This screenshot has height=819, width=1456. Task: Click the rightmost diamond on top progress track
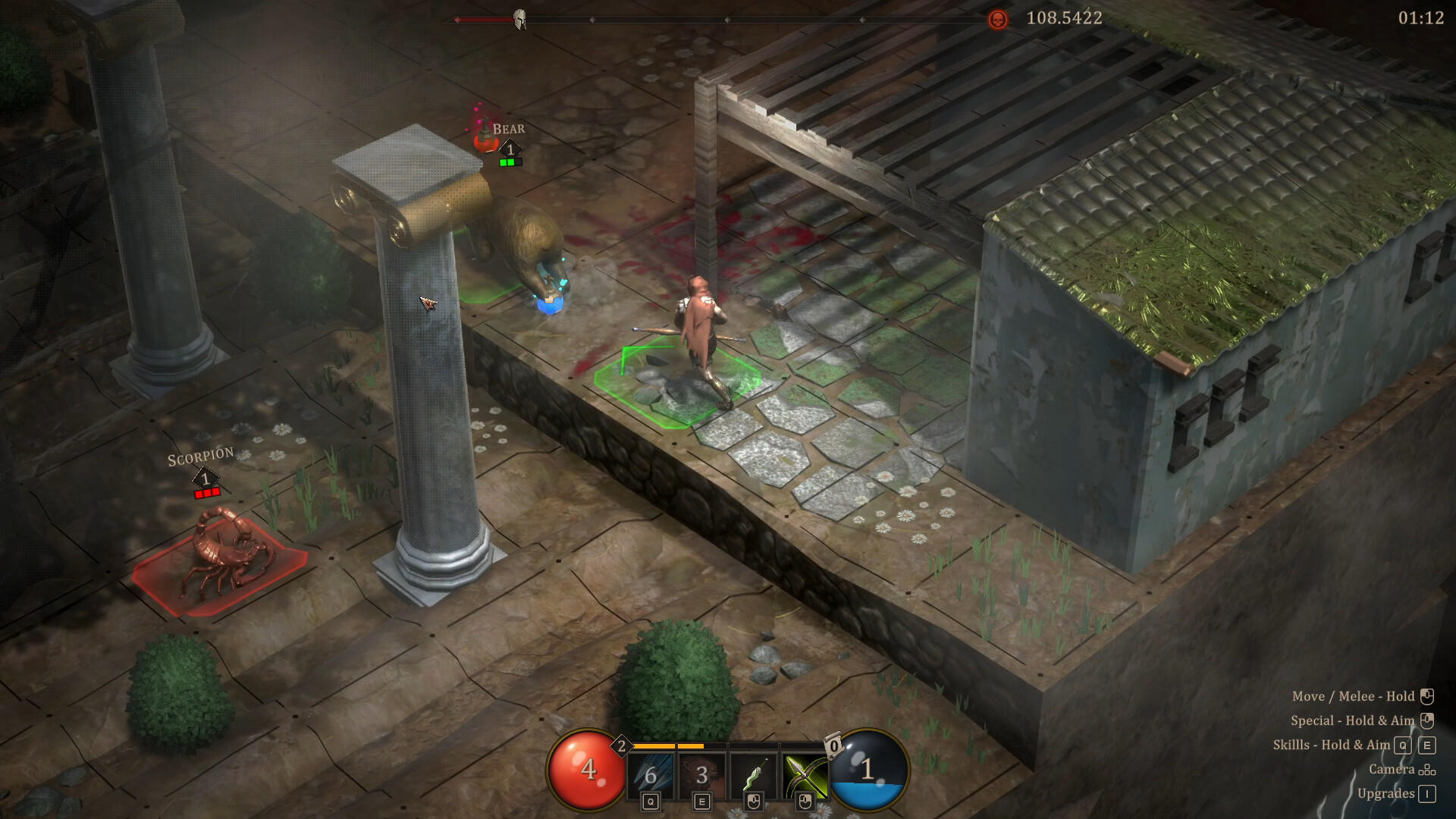(x=862, y=20)
